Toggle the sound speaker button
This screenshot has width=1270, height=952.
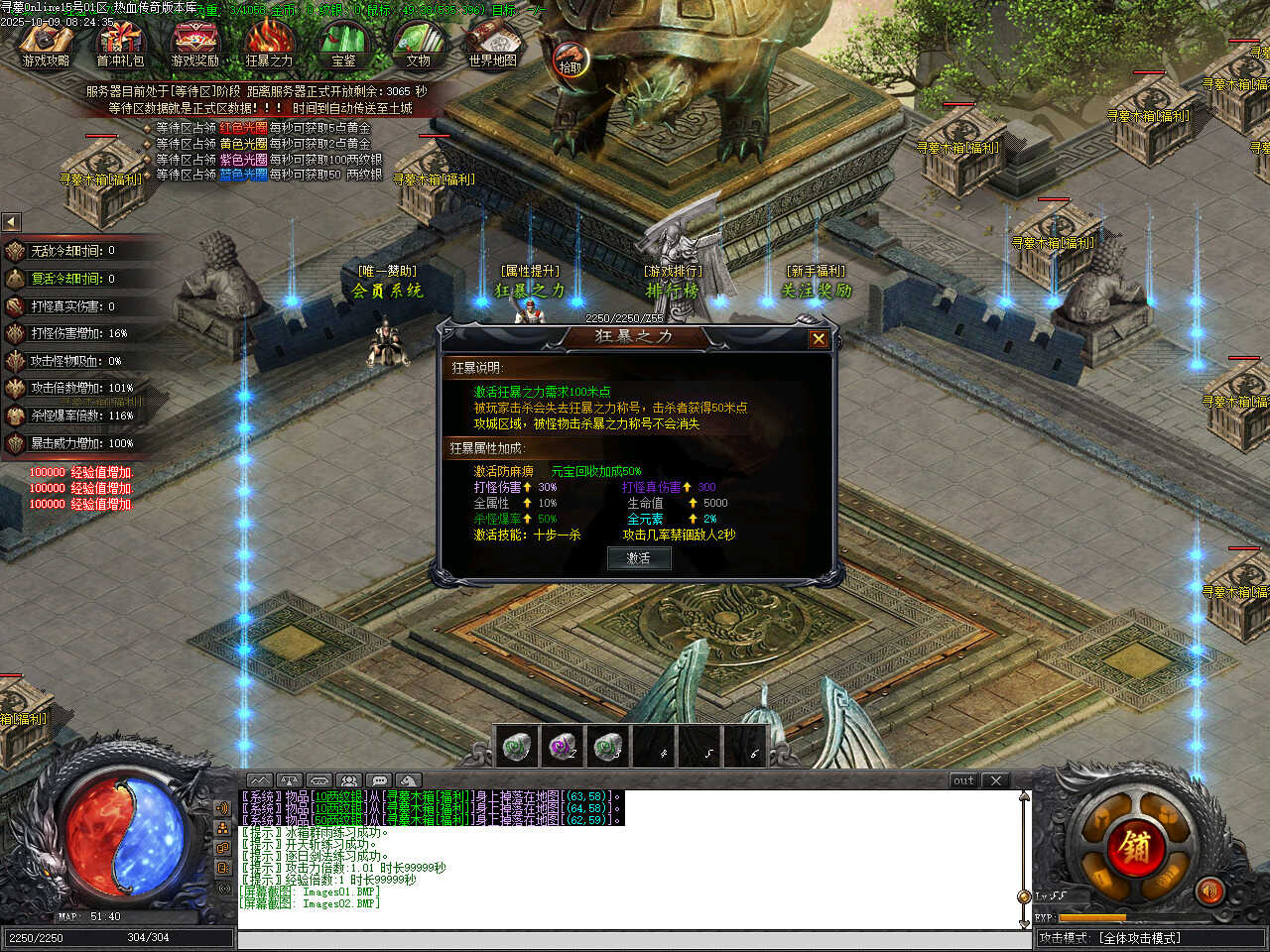tap(1208, 890)
